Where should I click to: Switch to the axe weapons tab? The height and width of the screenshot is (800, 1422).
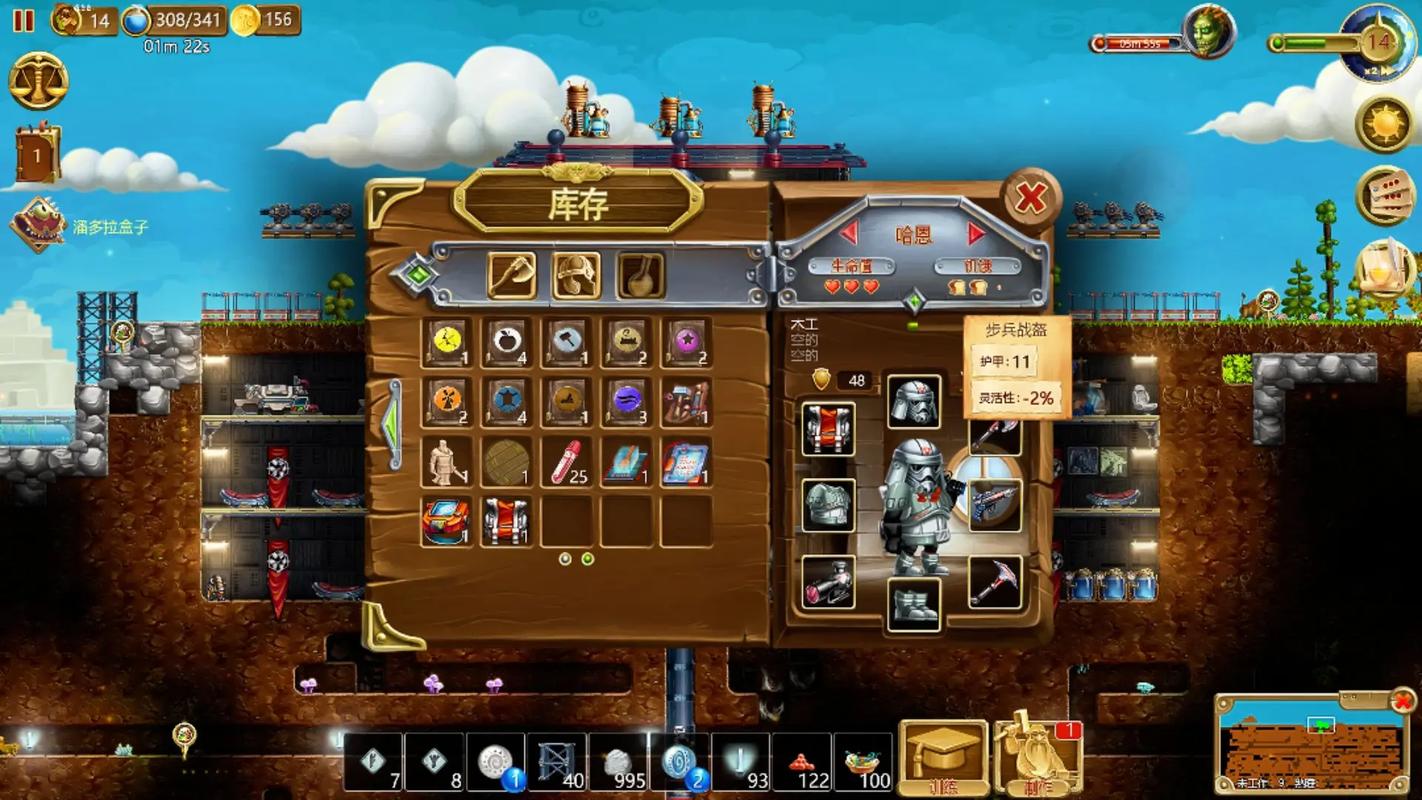(511, 275)
